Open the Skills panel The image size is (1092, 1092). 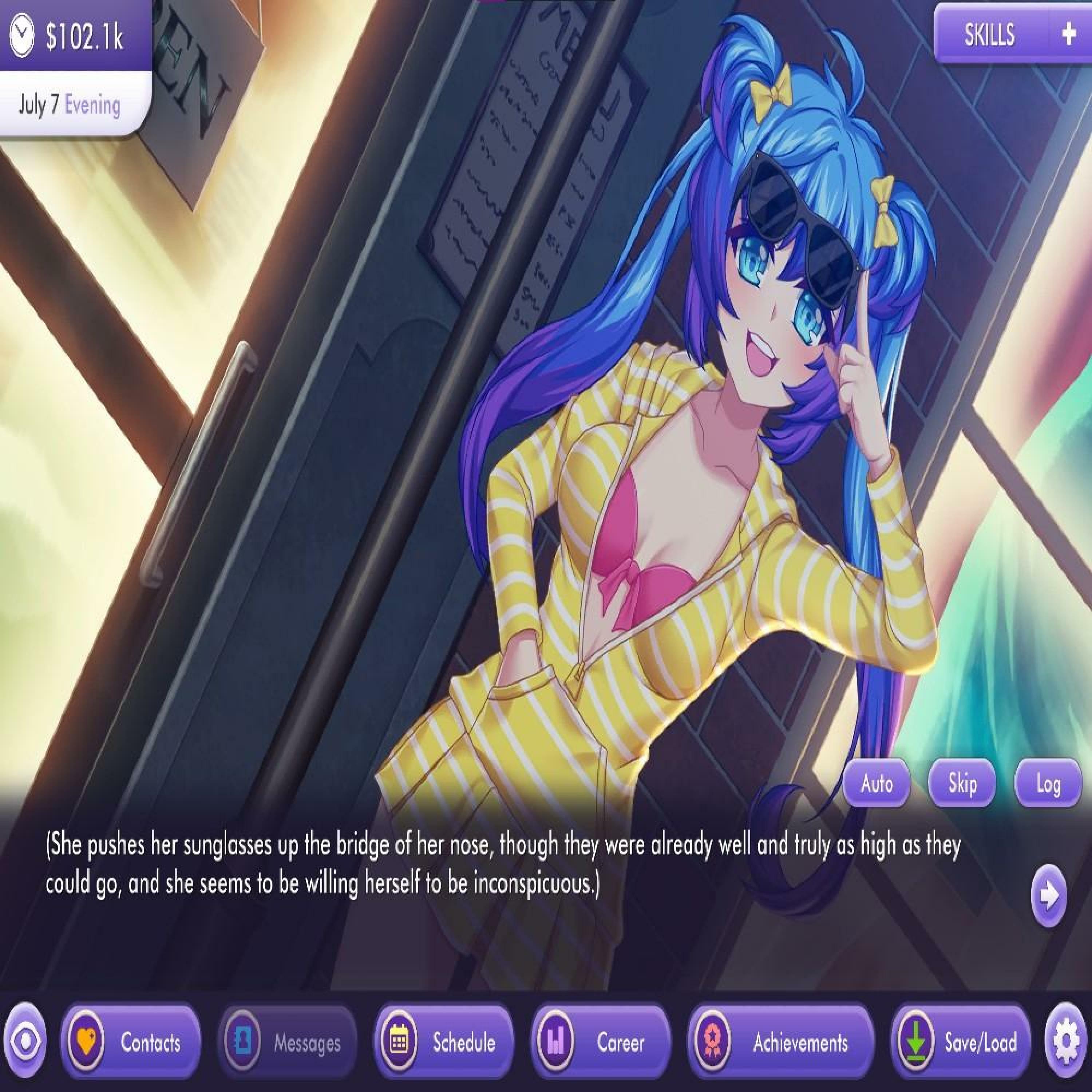(x=989, y=35)
